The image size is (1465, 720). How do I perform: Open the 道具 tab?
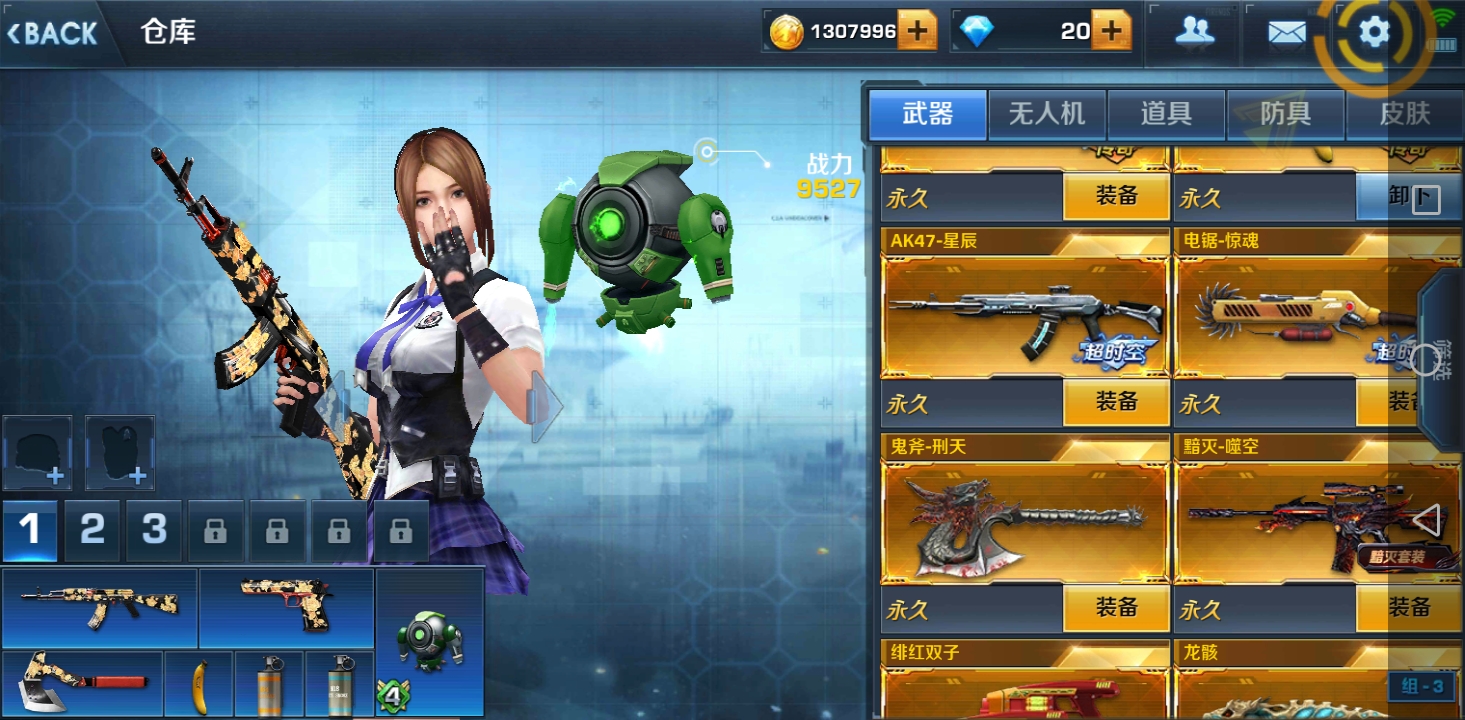[1166, 114]
